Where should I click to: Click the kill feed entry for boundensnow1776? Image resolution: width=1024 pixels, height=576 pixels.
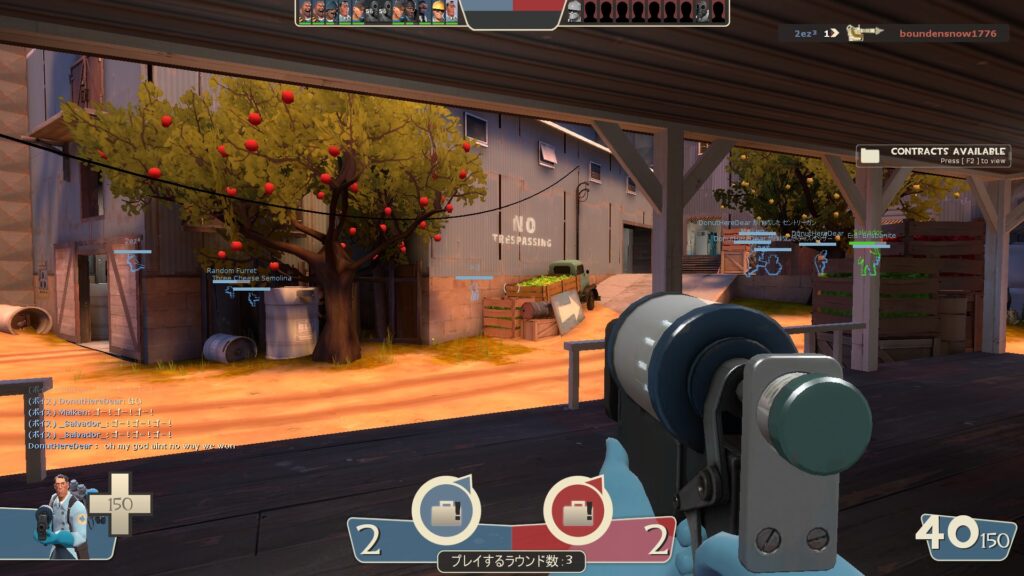coord(896,33)
